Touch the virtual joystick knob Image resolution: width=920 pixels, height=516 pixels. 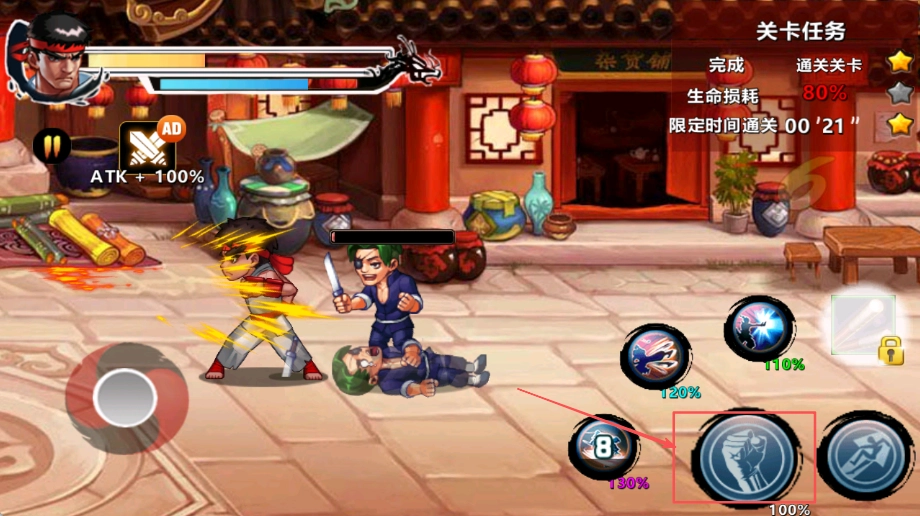[x=125, y=398]
